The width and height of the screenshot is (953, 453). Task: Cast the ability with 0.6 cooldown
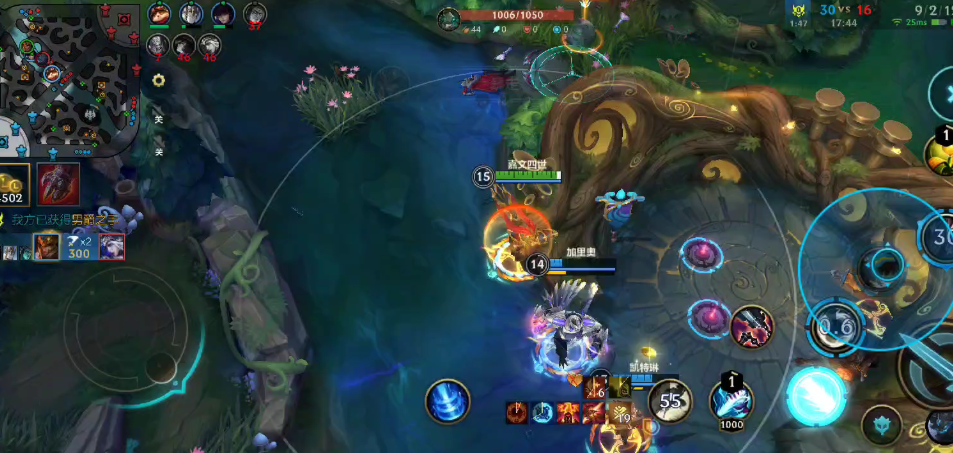tap(836, 326)
